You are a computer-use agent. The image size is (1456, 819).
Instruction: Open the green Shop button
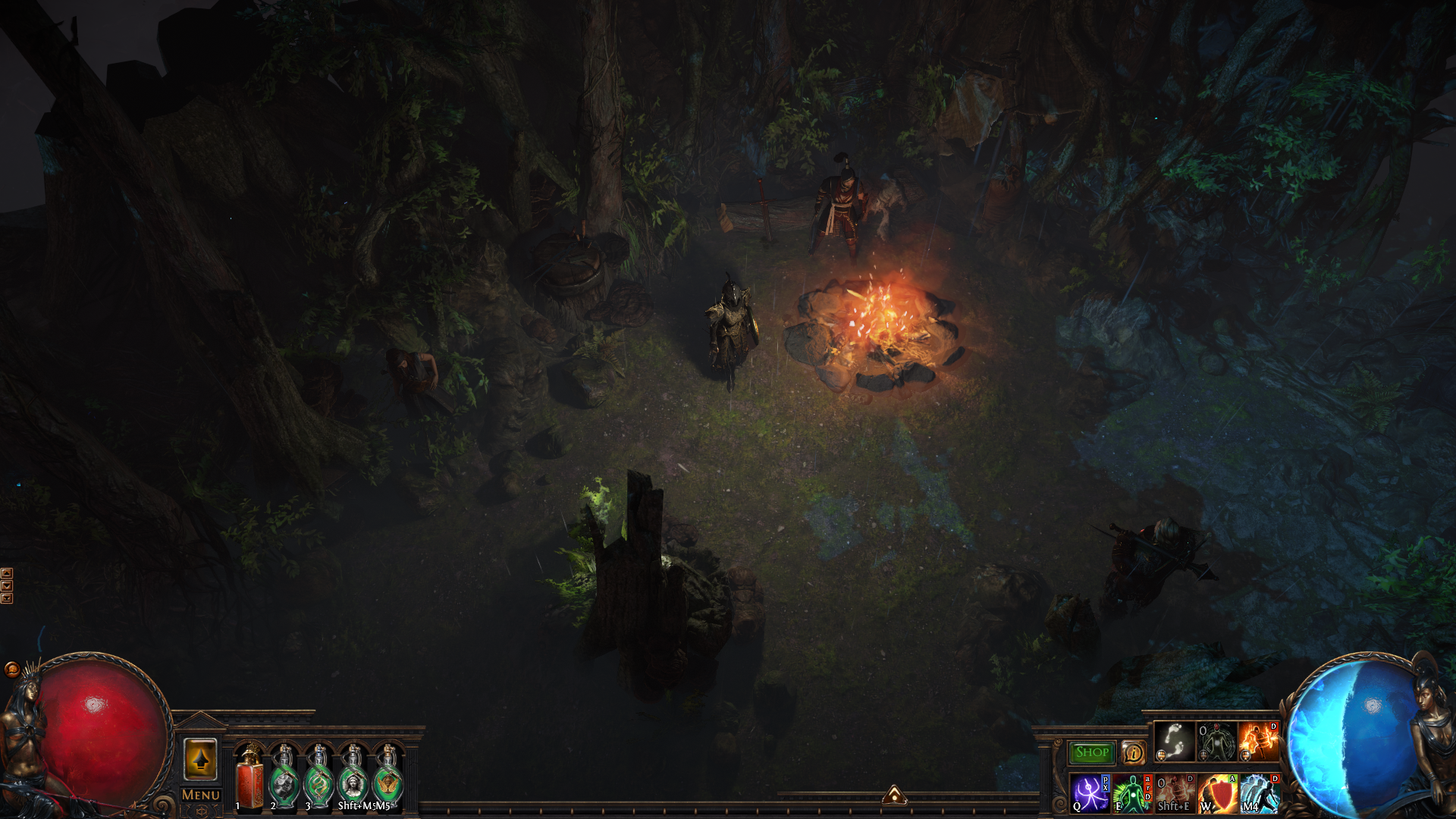[x=1091, y=752]
